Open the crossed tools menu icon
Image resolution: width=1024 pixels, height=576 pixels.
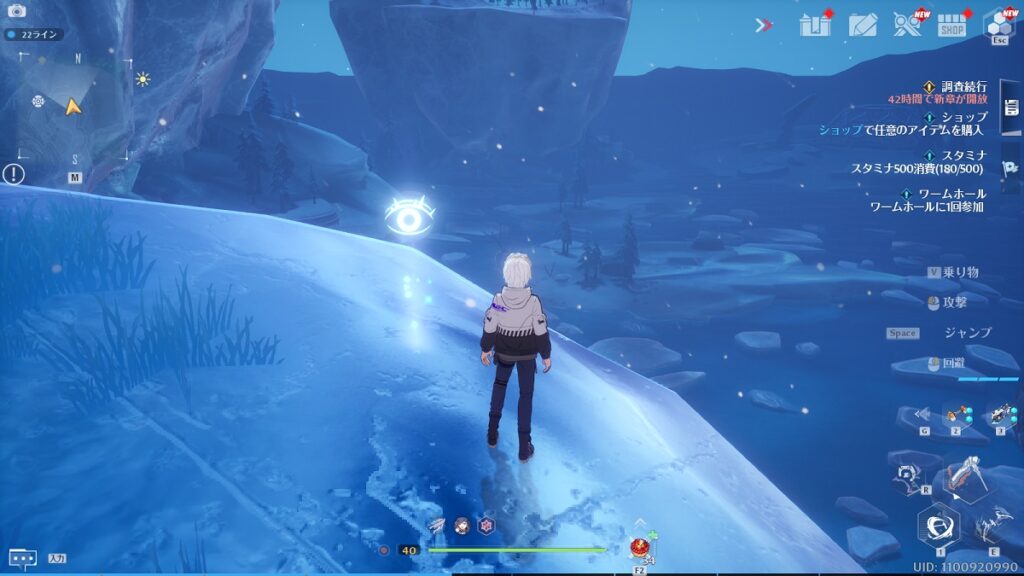coord(908,25)
